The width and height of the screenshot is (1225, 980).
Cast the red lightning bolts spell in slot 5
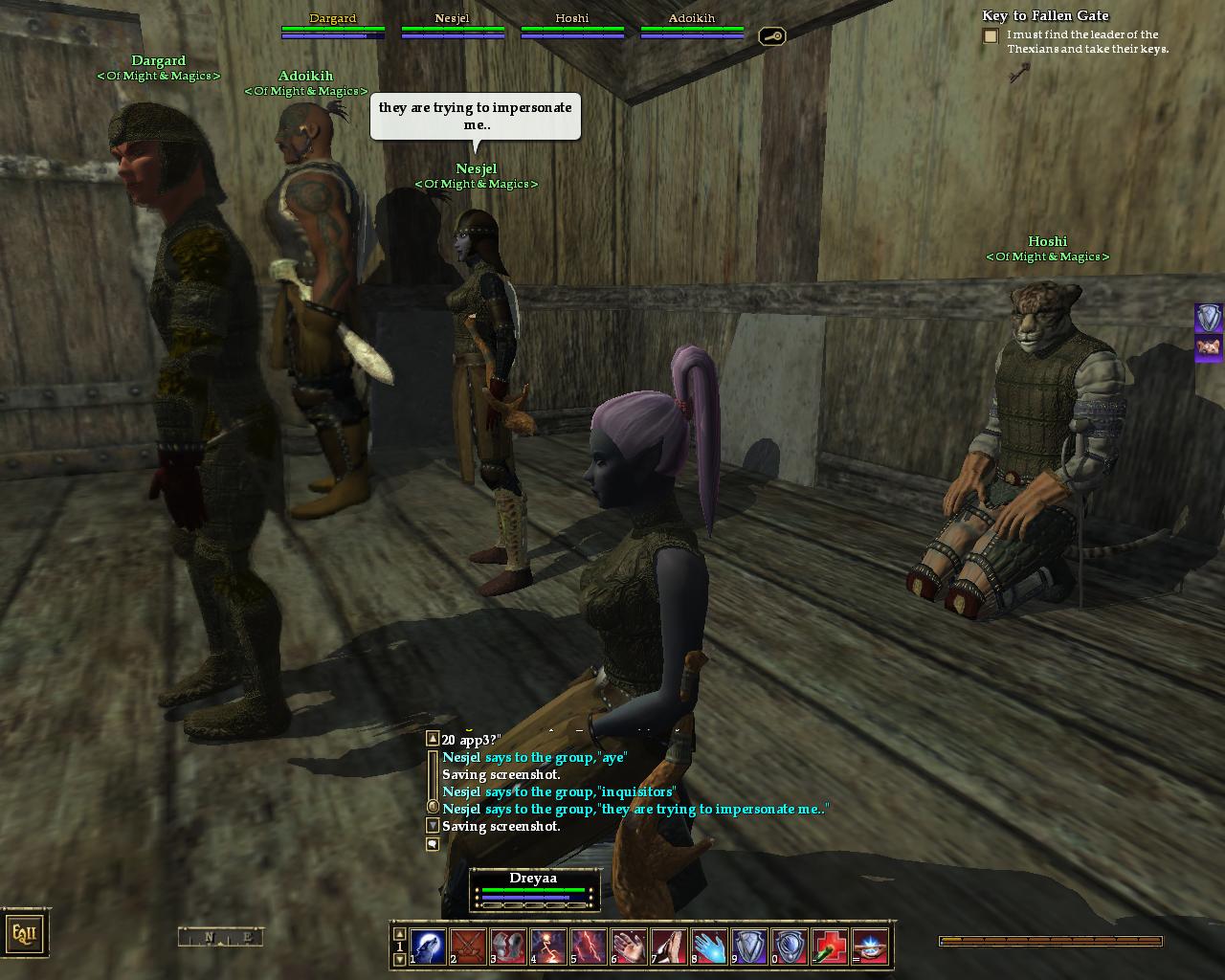tap(589, 947)
